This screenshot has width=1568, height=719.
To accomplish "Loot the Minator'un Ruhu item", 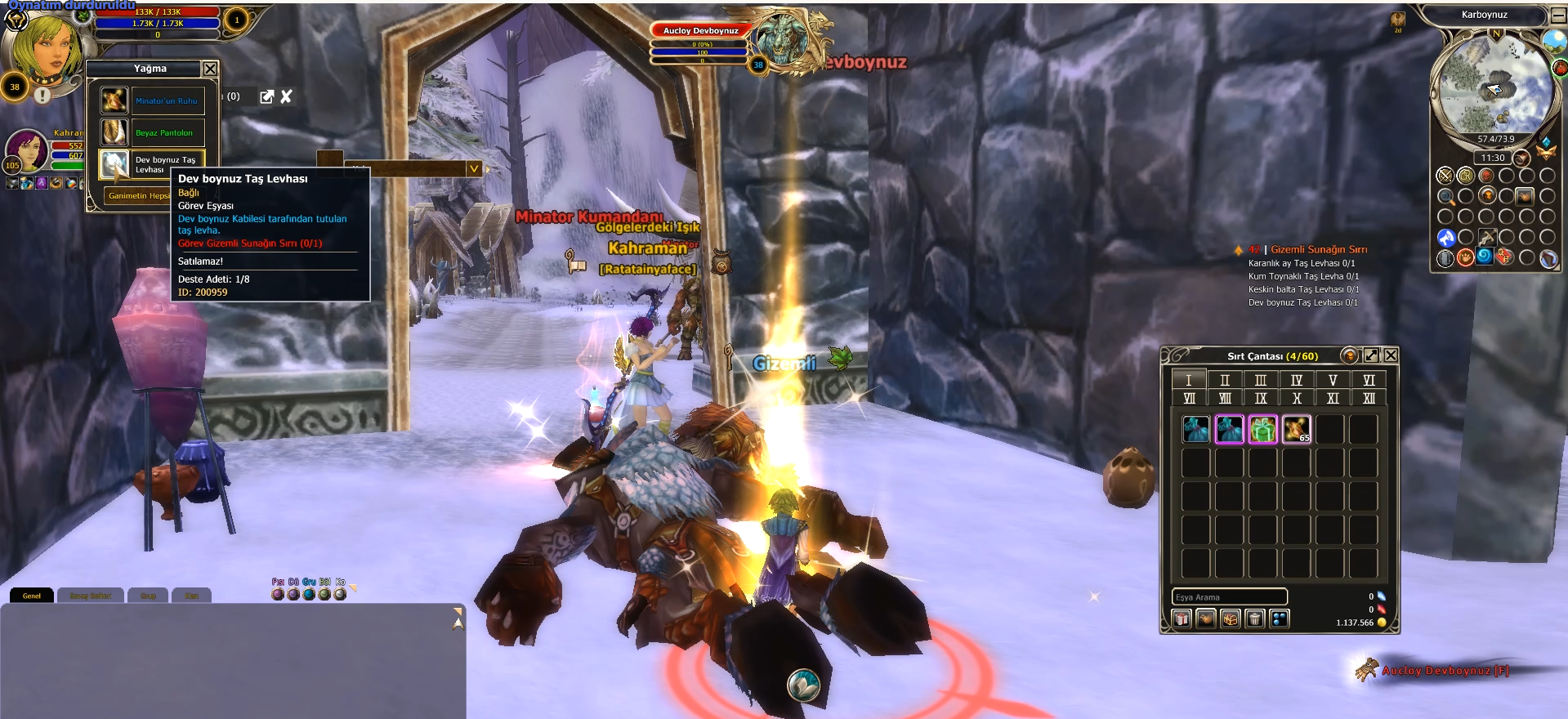I will pyautogui.click(x=166, y=100).
